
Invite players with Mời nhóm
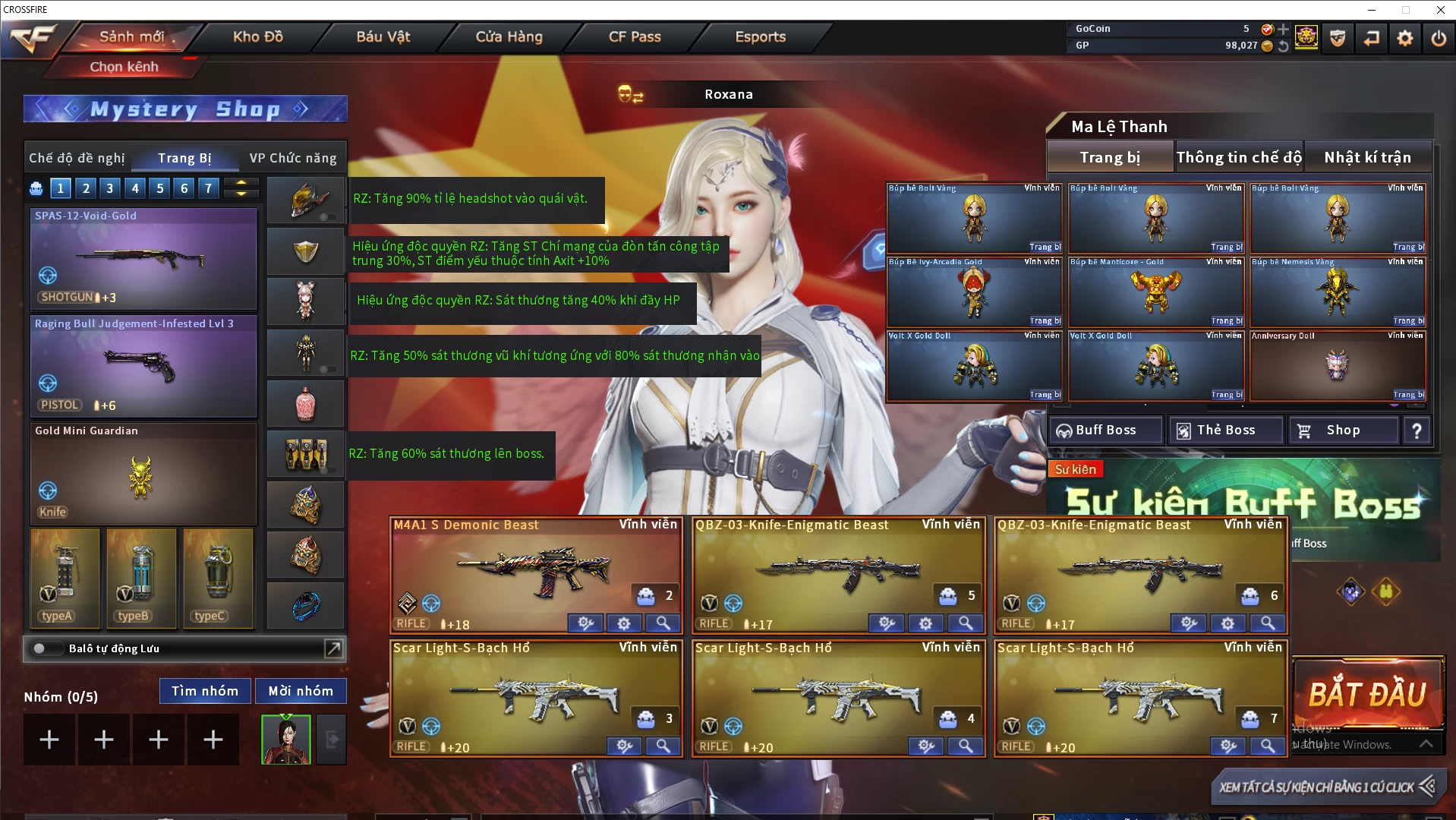(301, 691)
